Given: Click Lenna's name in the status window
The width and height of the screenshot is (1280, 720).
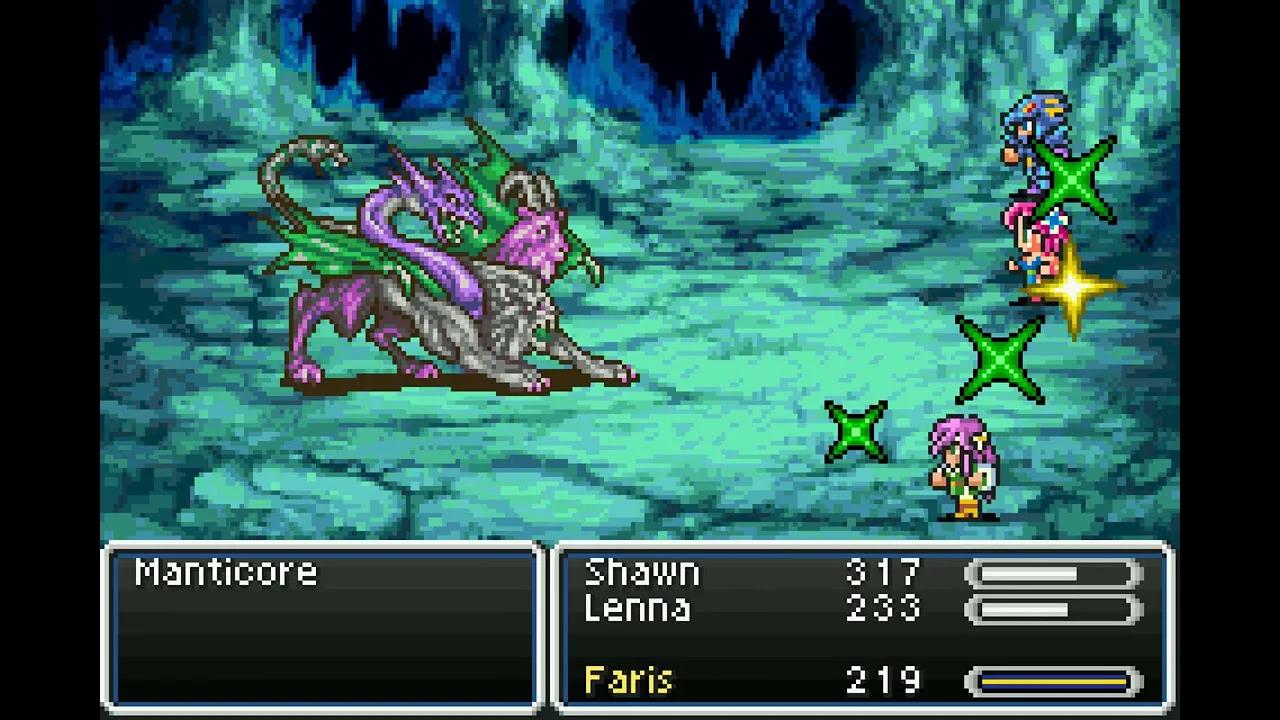Looking at the screenshot, I should tap(637, 609).
